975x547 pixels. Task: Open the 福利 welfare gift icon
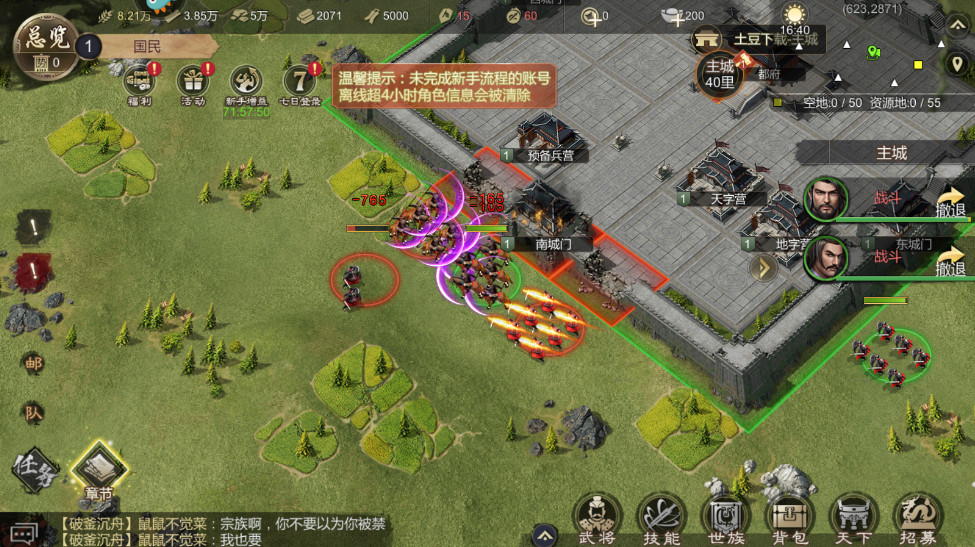pyautogui.click(x=138, y=81)
